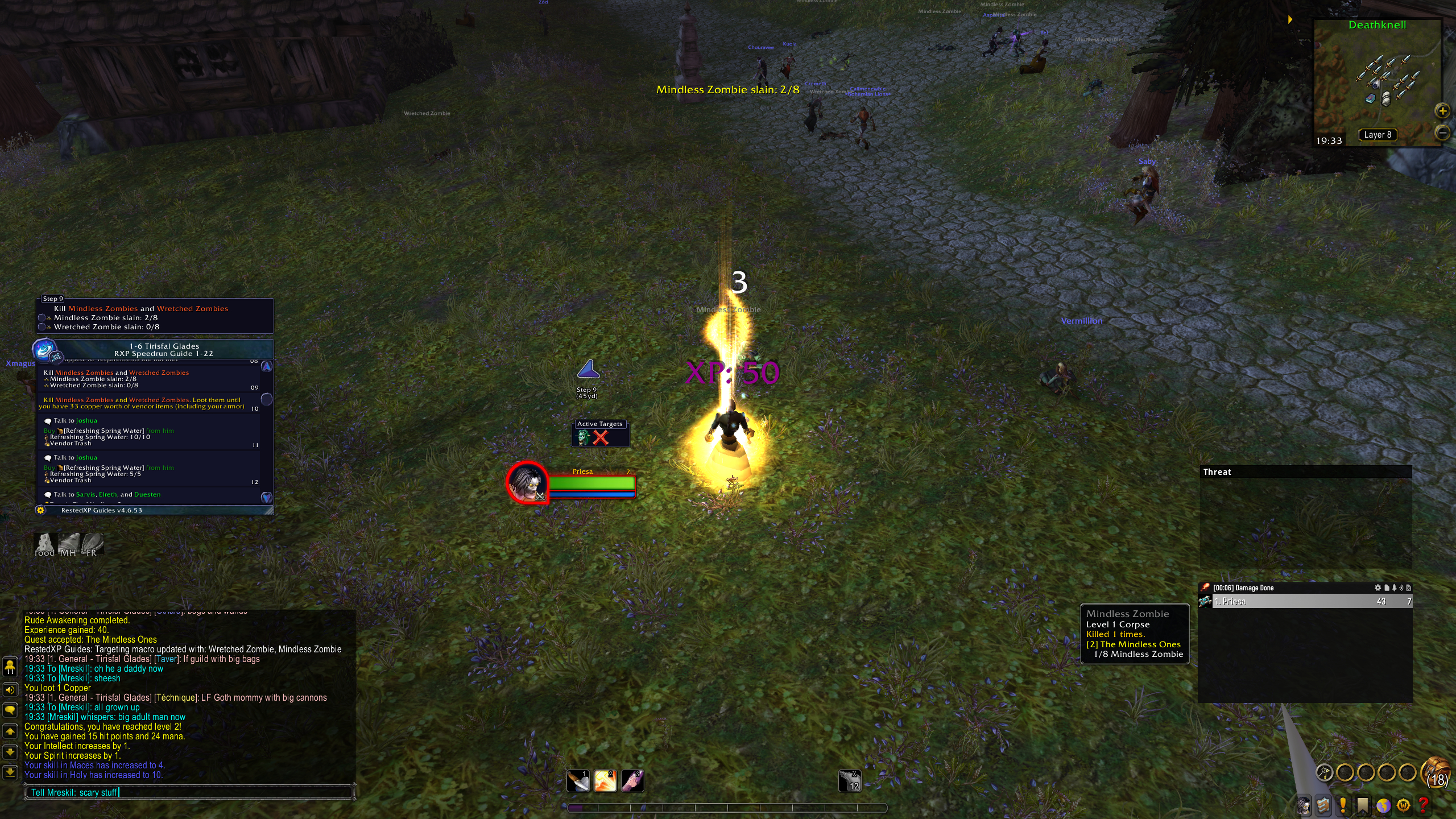1456x819 pixels.
Task: Use the mace Attack ability in slot 1
Action: (x=578, y=781)
